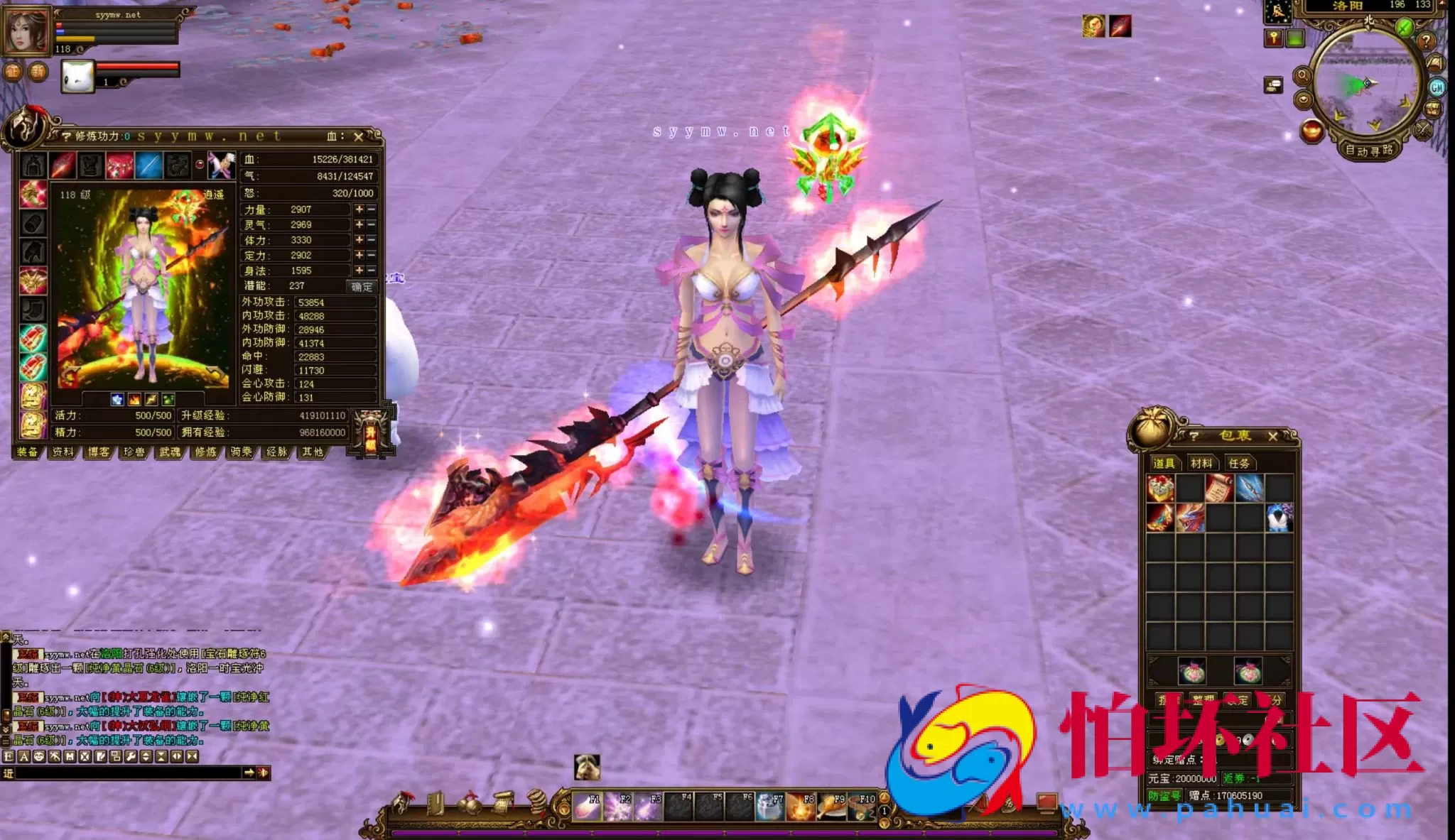Cast the F1 skill in the hotbar

click(x=588, y=807)
